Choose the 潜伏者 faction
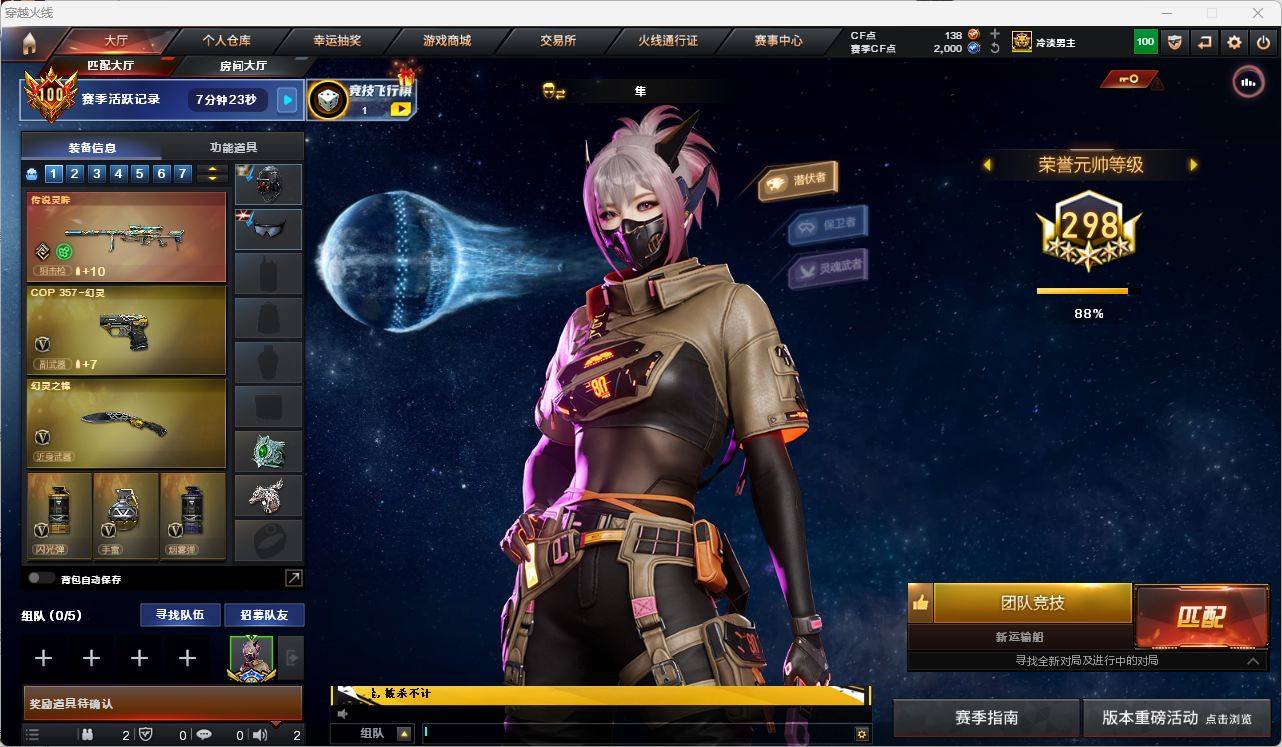This screenshot has width=1282, height=747. [x=799, y=180]
